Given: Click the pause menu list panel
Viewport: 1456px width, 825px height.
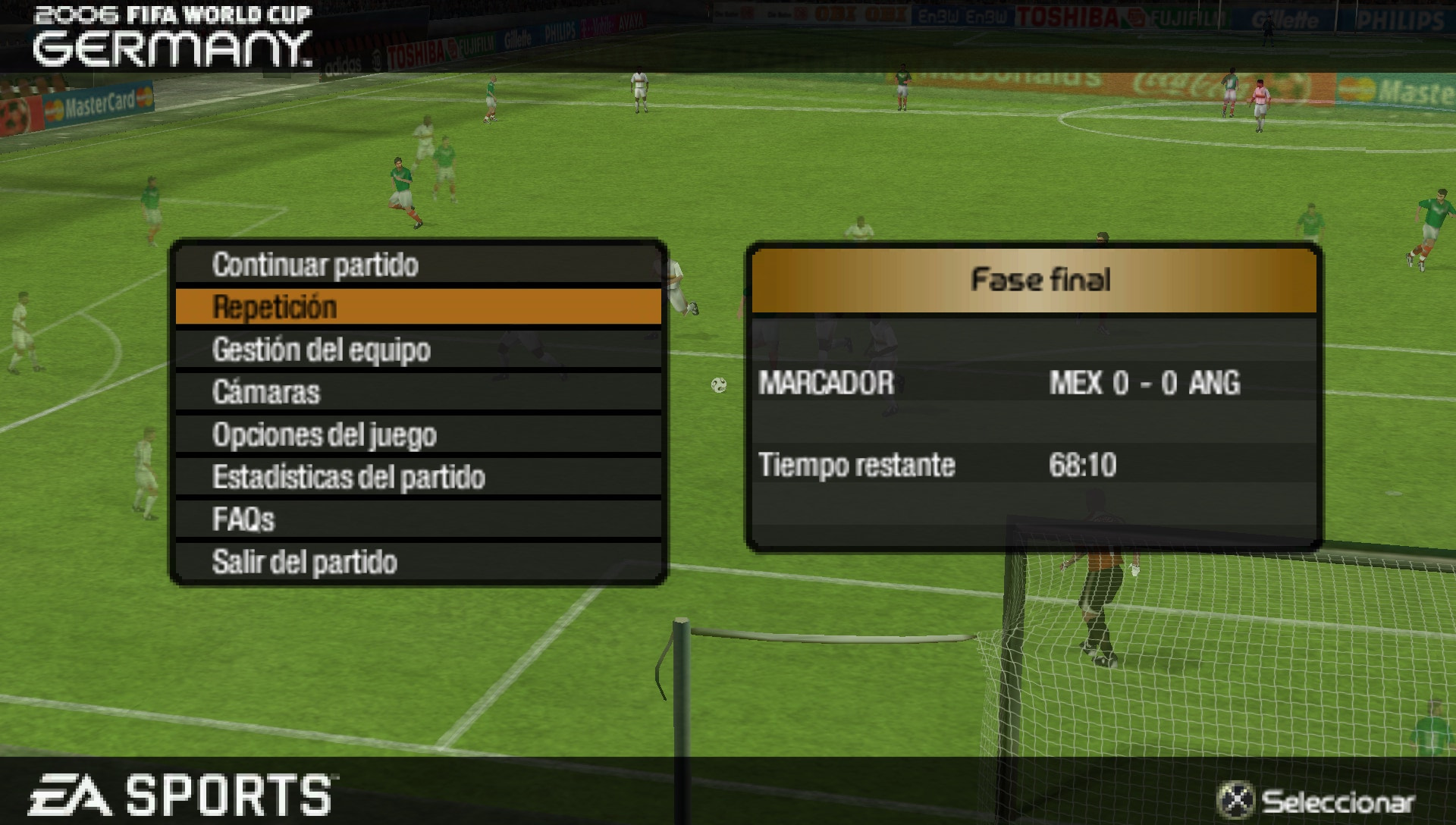Looking at the screenshot, I should click(x=421, y=413).
